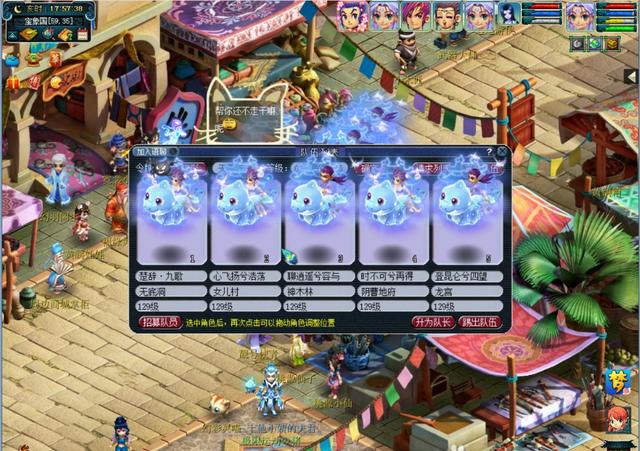Viewport: 640px width, 451px height.
Task: Open the team window help question mark
Action: coord(488,152)
